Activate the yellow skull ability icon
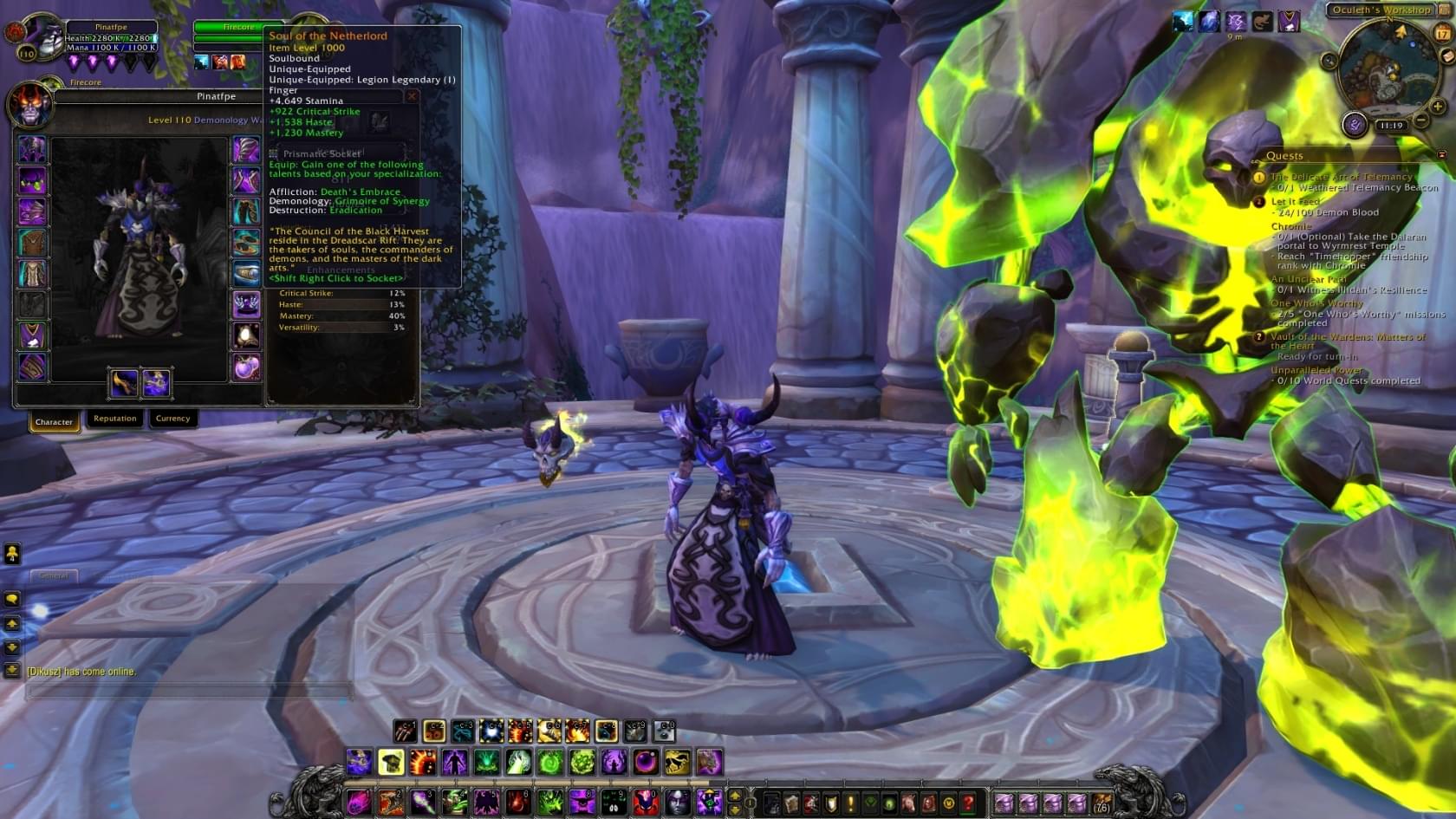1456x819 pixels. (391, 763)
